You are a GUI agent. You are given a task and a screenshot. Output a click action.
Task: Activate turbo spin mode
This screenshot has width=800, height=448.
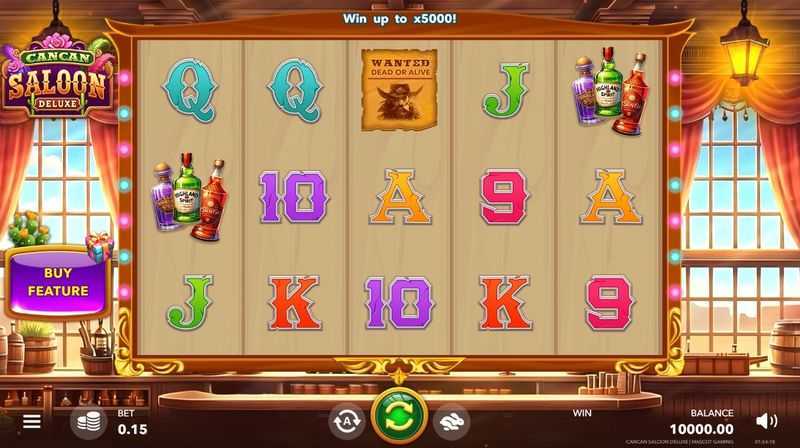click(x=451, y=421)
